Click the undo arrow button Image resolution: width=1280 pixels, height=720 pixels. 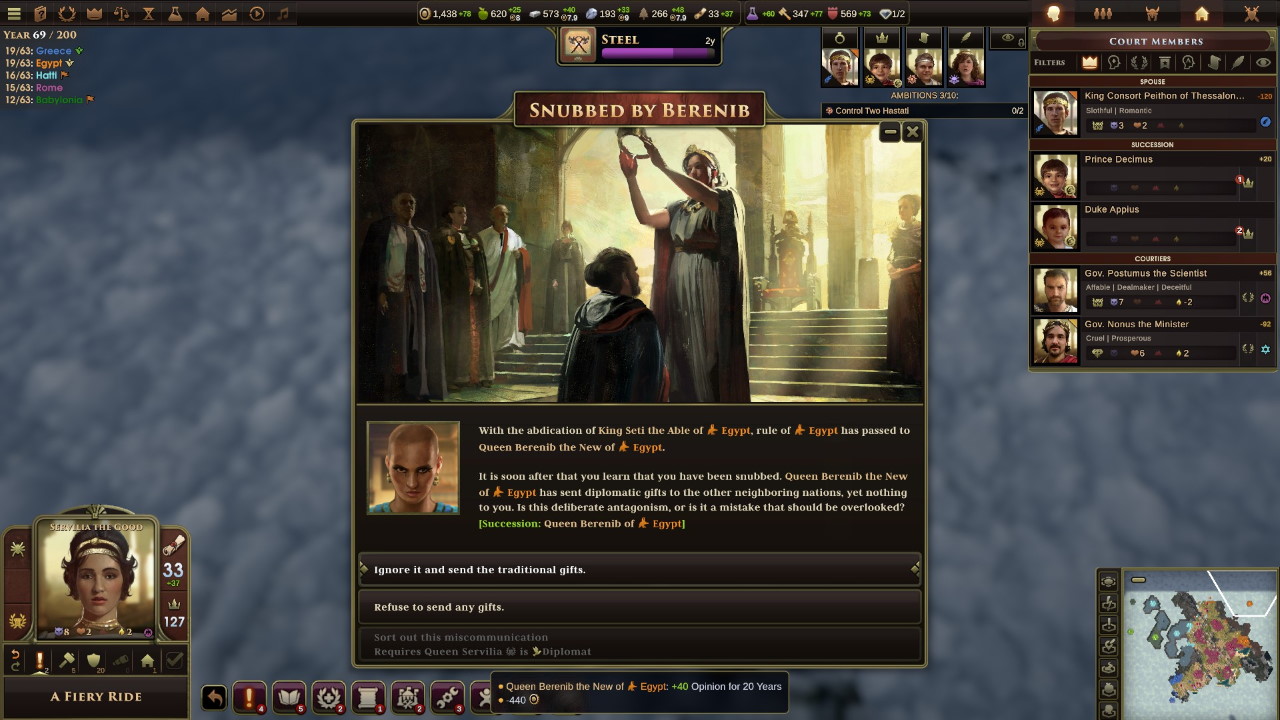(214, 697)
